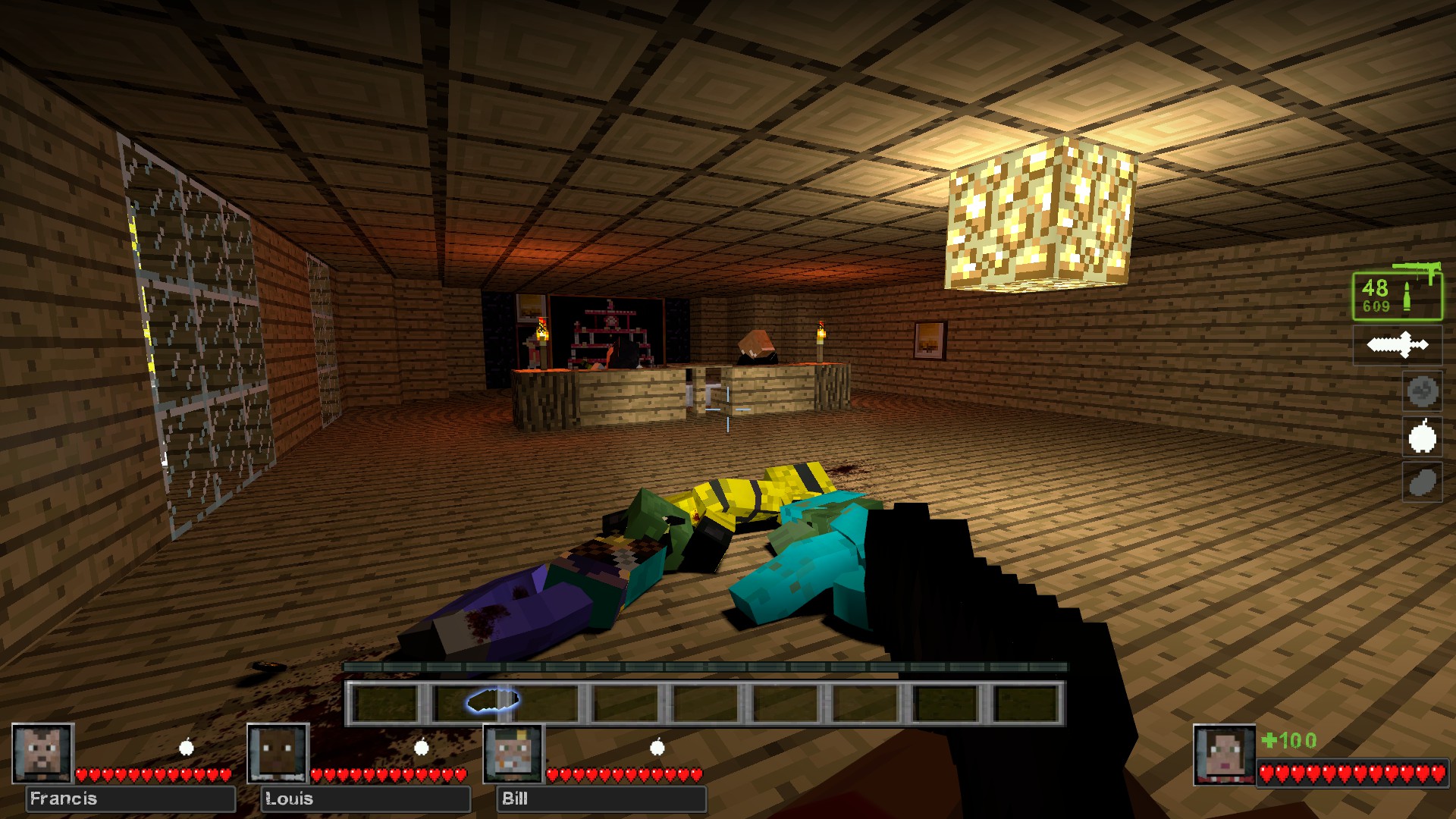
Task: Click the dimmed round throwable slot
Action: point(1422,391)
